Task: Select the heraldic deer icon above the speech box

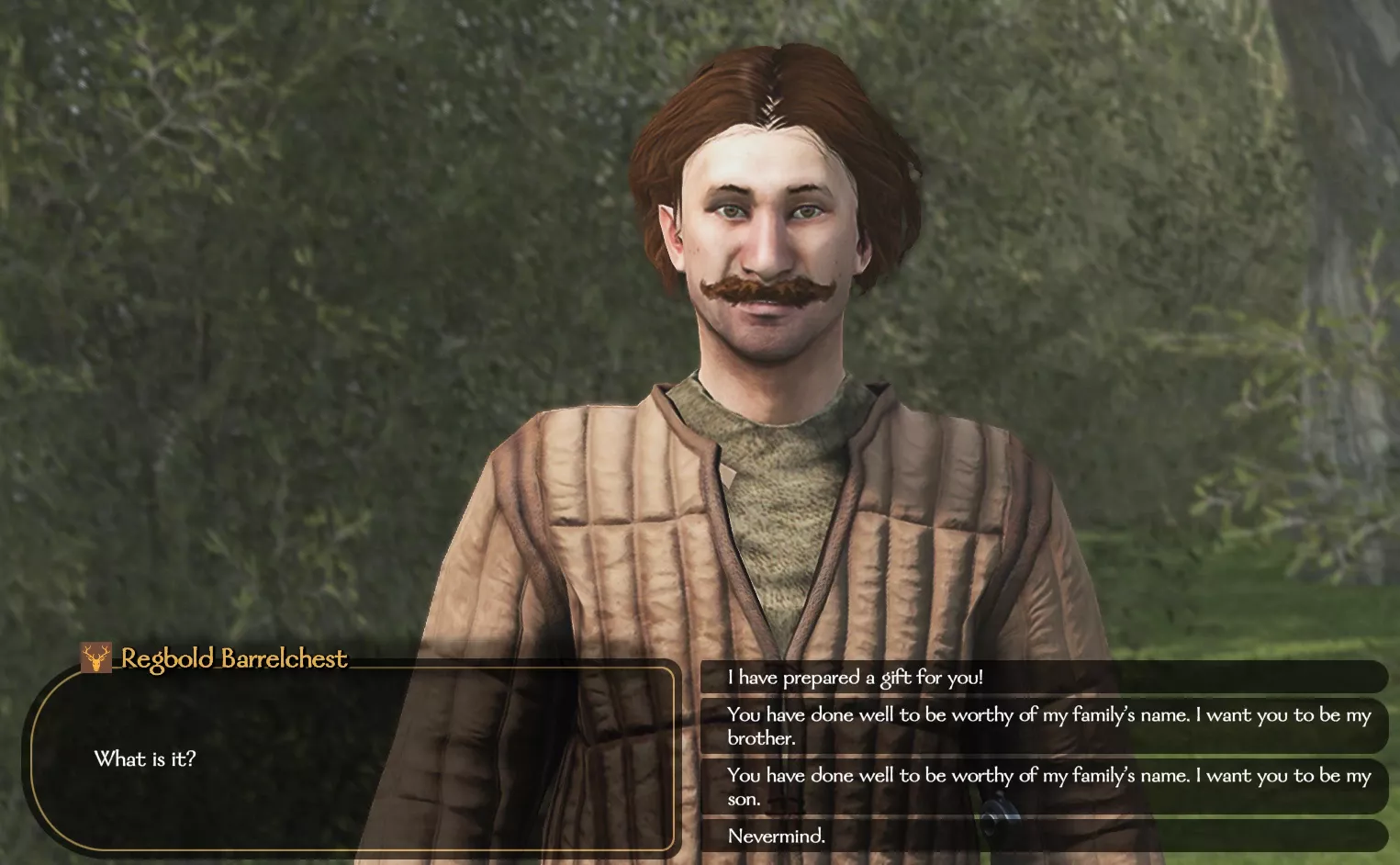Action: (96, 658)
